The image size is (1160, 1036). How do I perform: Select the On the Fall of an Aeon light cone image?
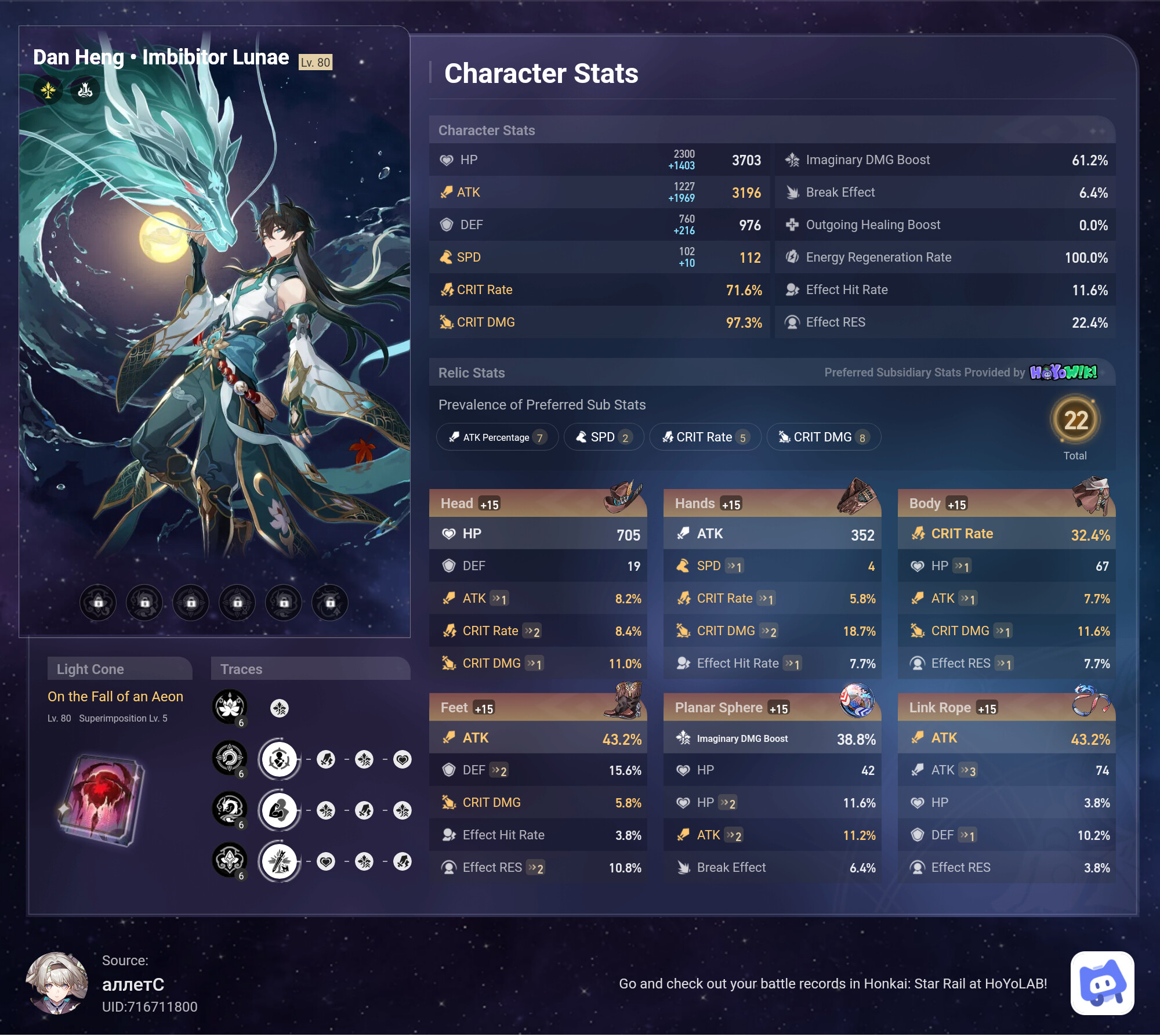pyautogui.click(x=103, y=800)
